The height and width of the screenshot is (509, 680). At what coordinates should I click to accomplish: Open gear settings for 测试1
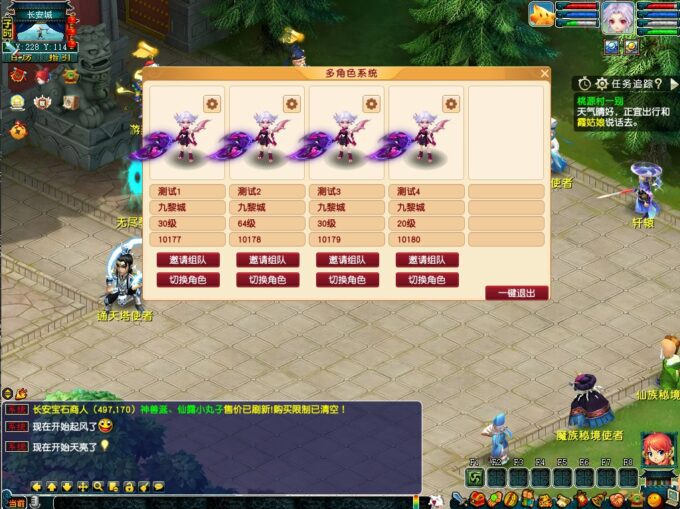click(x=211, y=103)
